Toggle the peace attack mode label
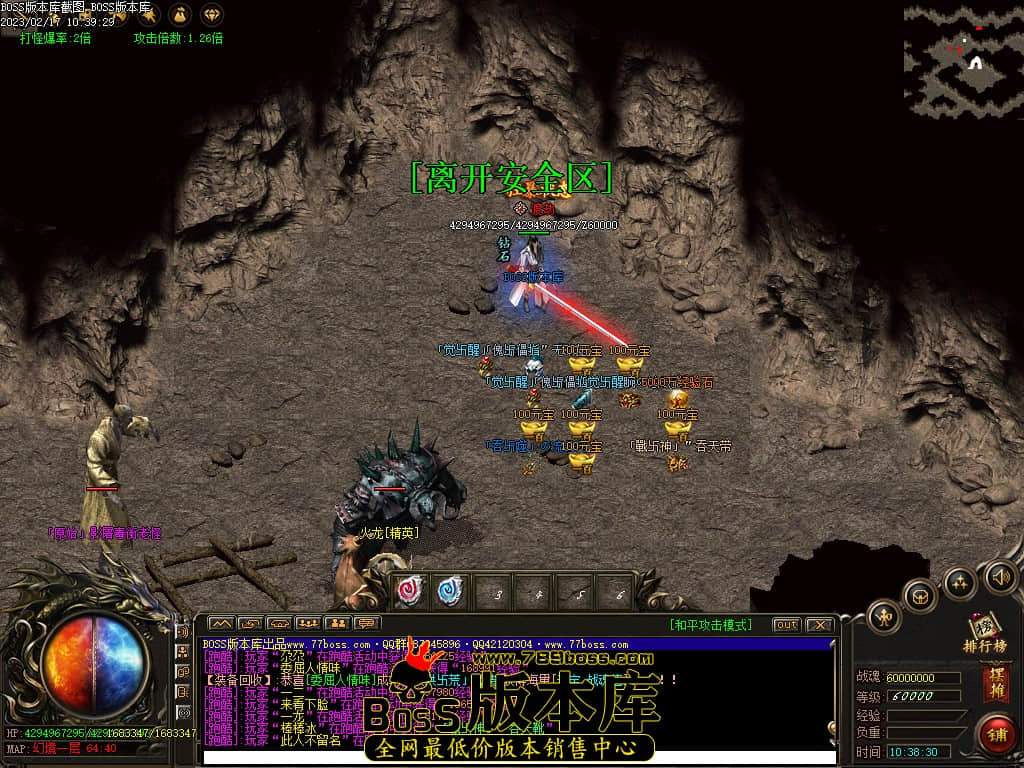The image size is (1024, 768). click(x=710, y=625)
